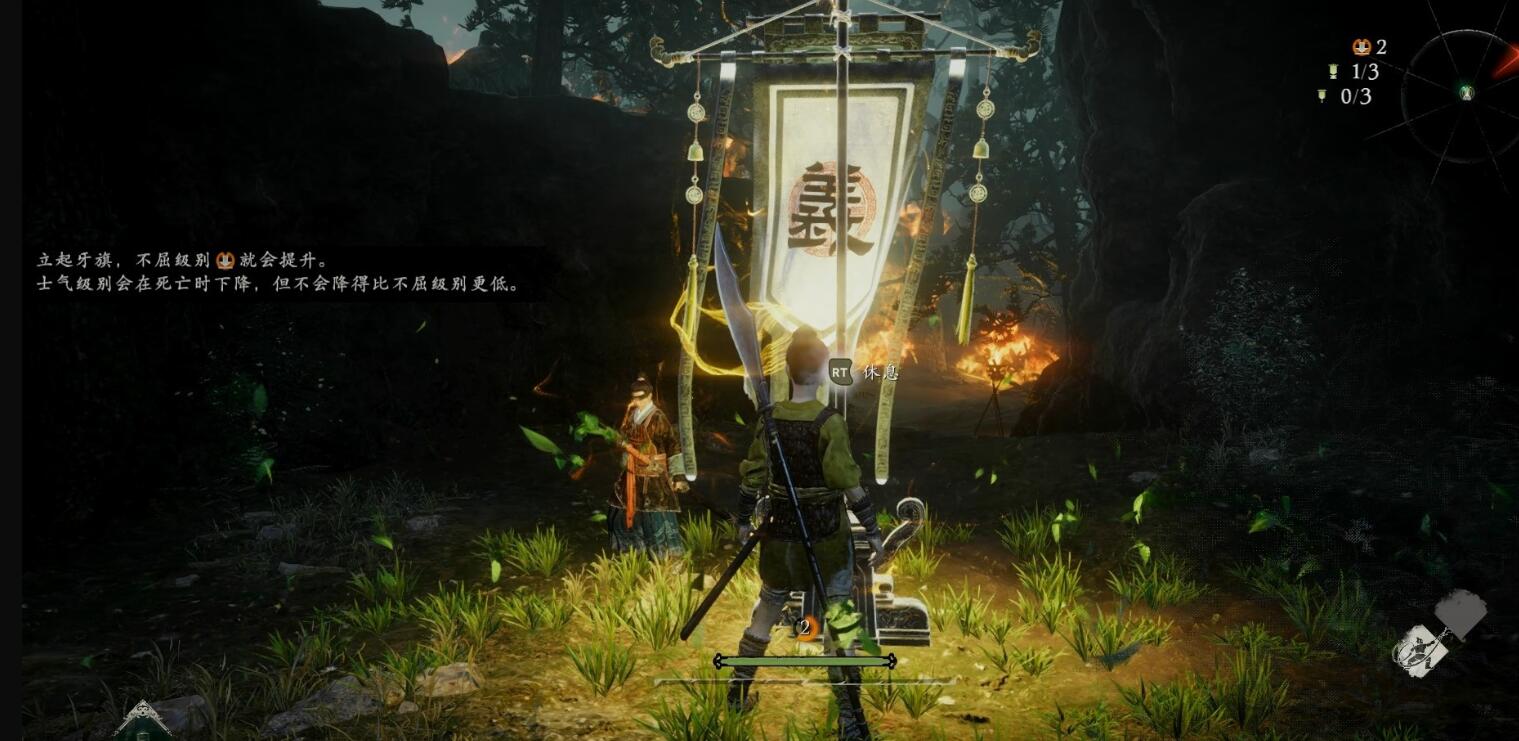
Task: Click the small marking flag counter icon
Action: pos(1322,96)
